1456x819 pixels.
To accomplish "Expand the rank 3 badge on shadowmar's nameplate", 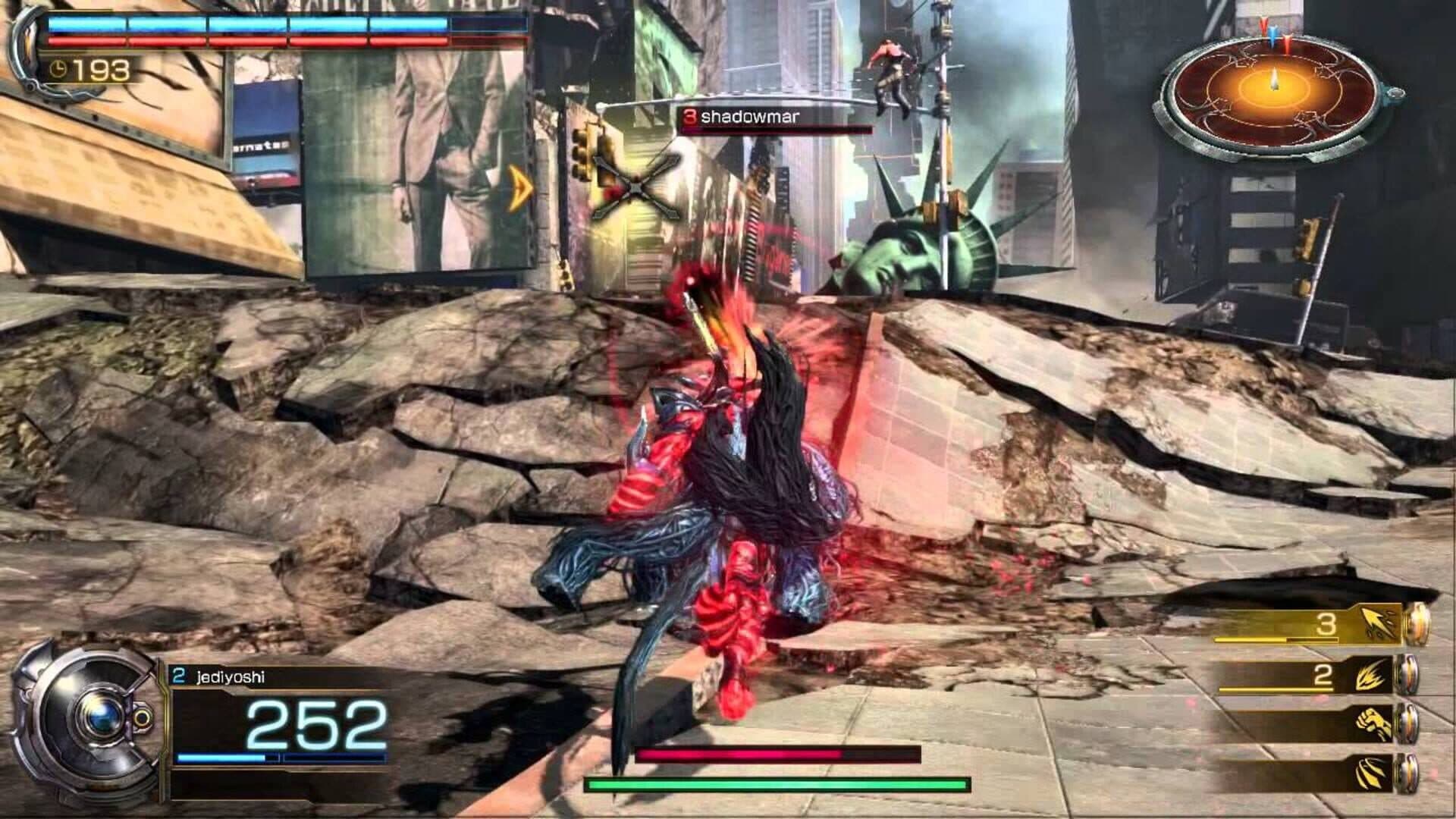I will point(690,116).
